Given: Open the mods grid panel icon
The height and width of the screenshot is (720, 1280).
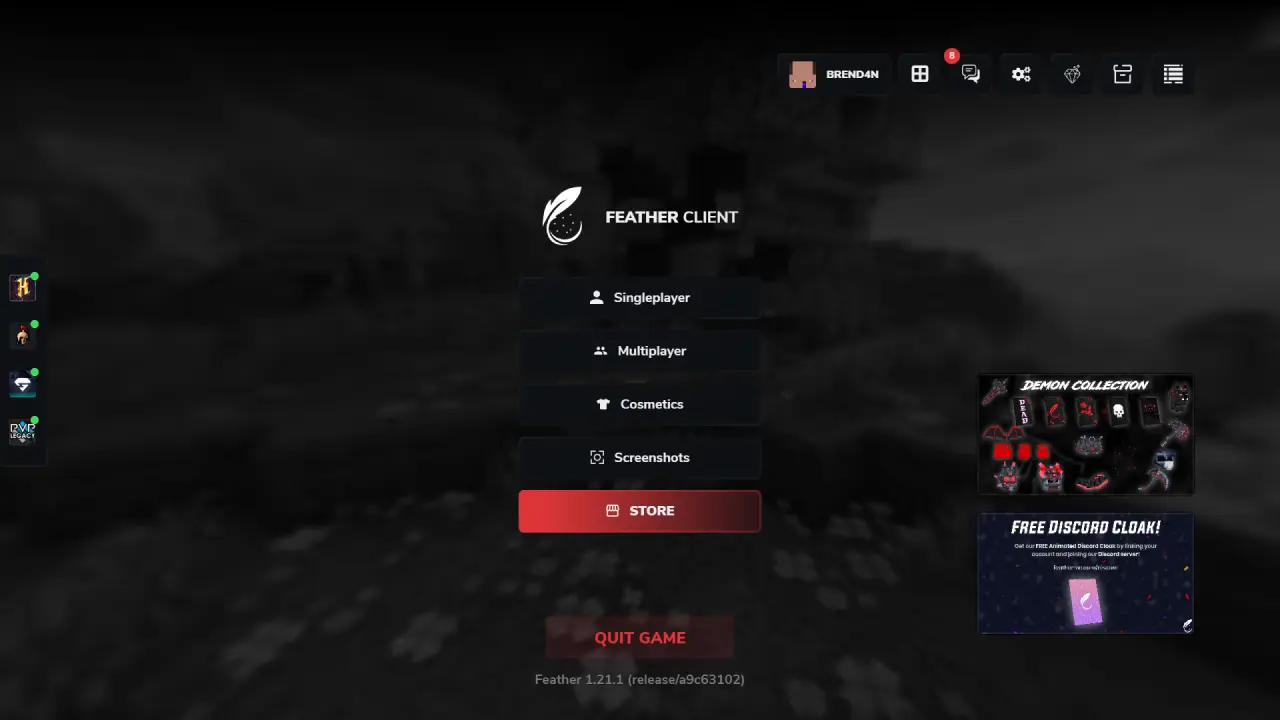Looking at the screenshot, I should [x=919, y=73].
